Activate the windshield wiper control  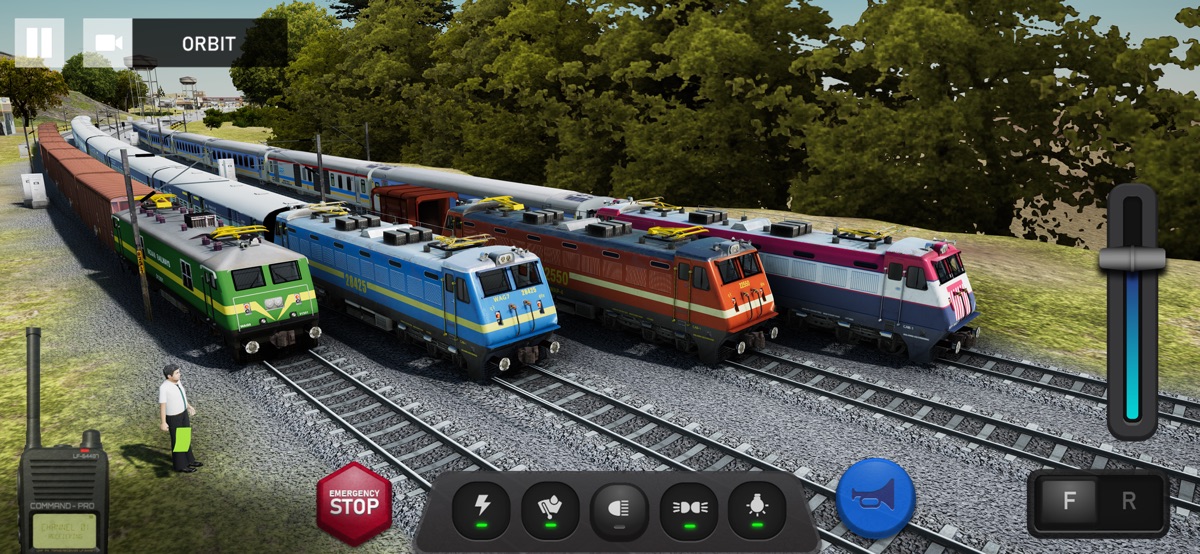click(x=550, y=510)
